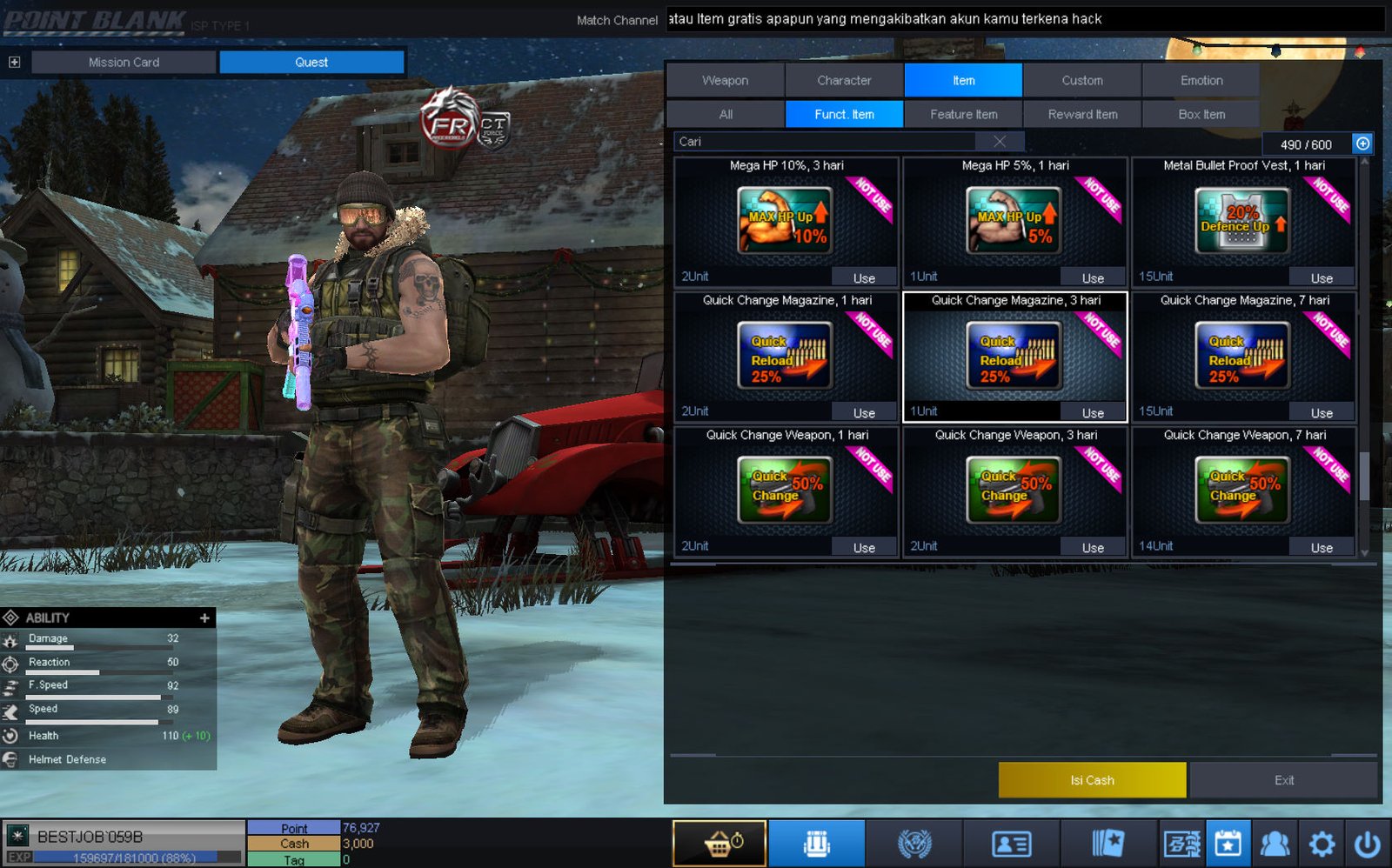Expand the Ability stats panel
The width and height of the screenshot is (1392, 868).
click(204, 618)
